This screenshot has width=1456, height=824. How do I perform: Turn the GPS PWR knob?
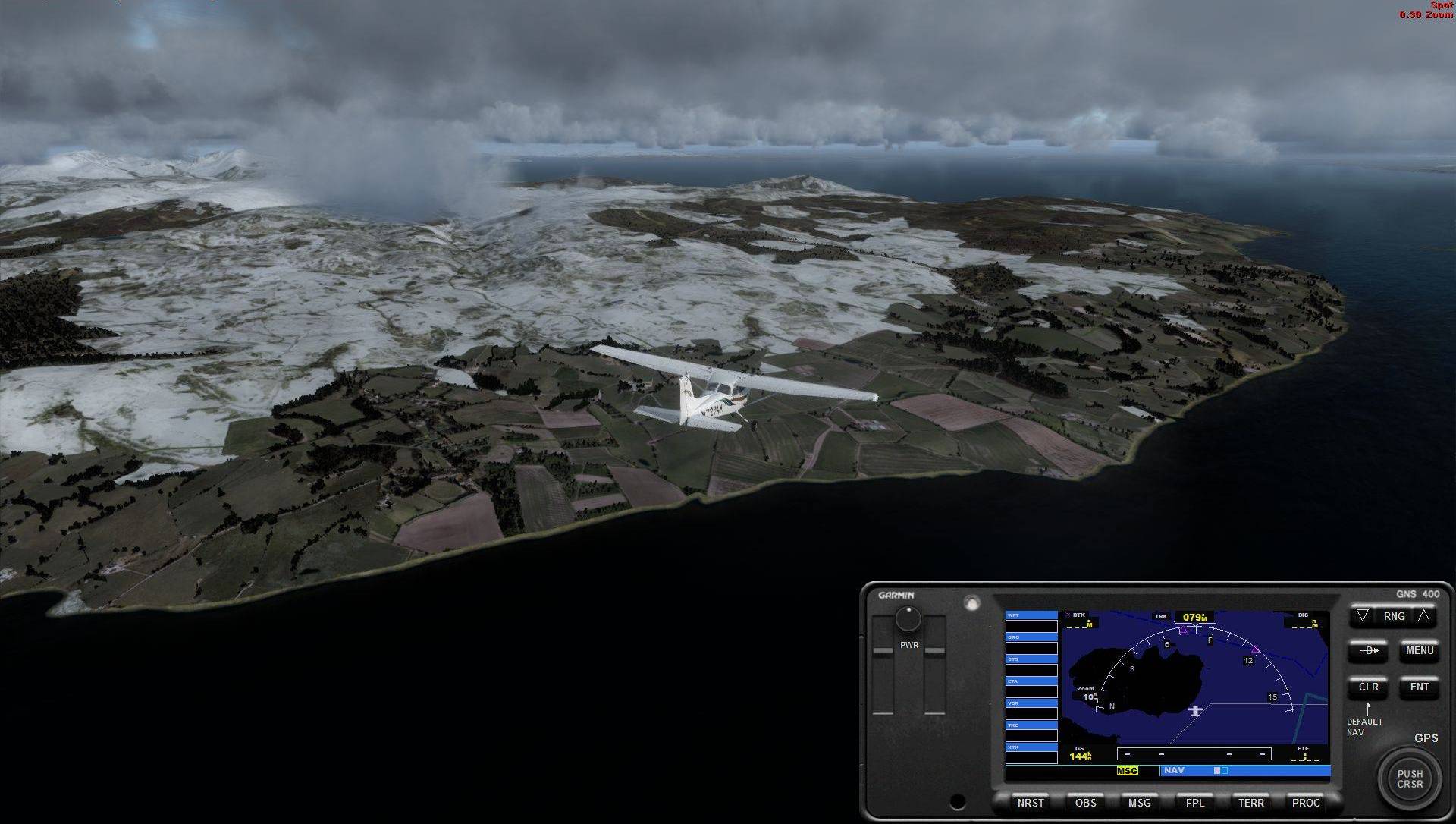coord(908,619)
